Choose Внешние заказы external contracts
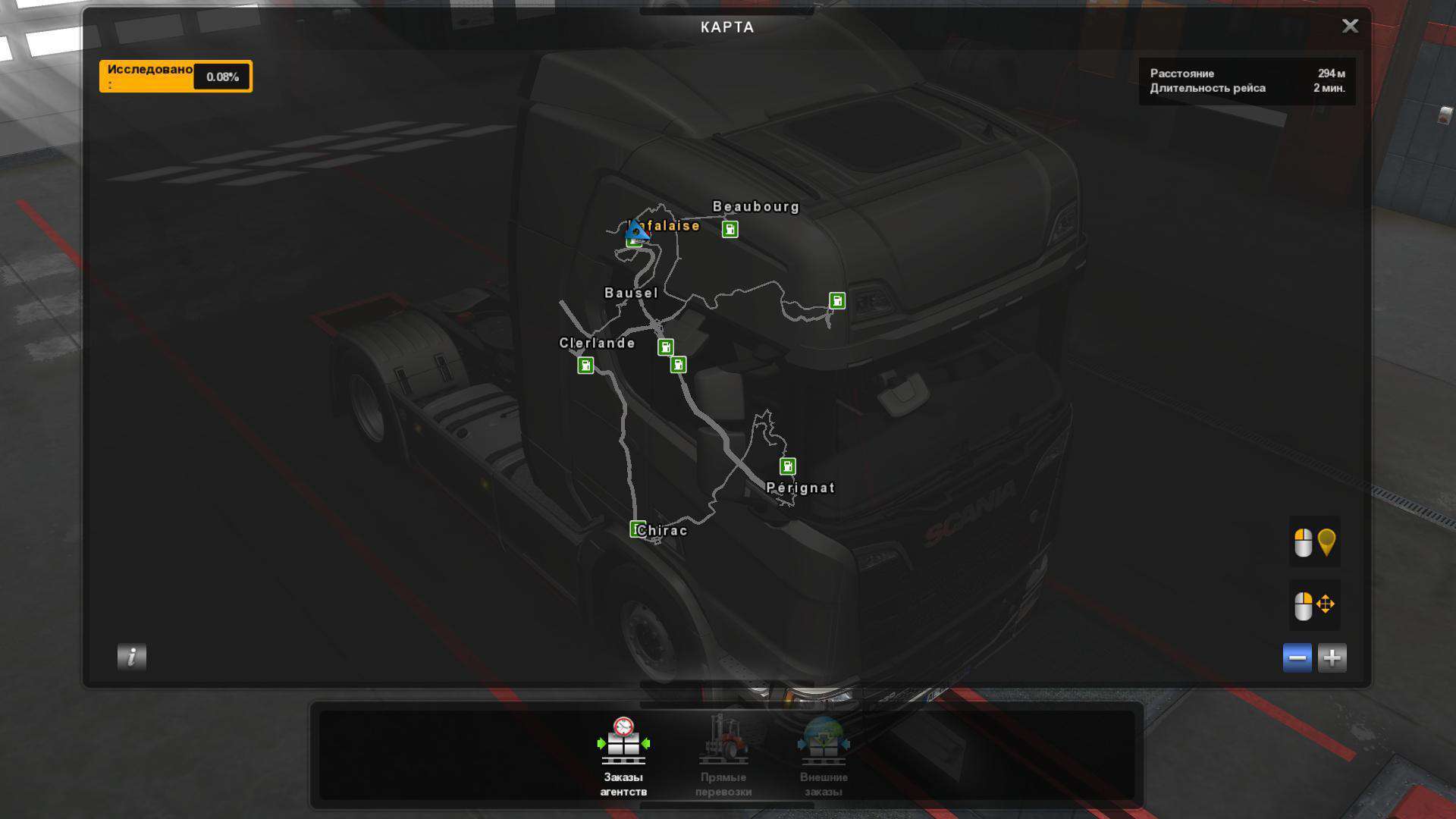 [824, 755]
